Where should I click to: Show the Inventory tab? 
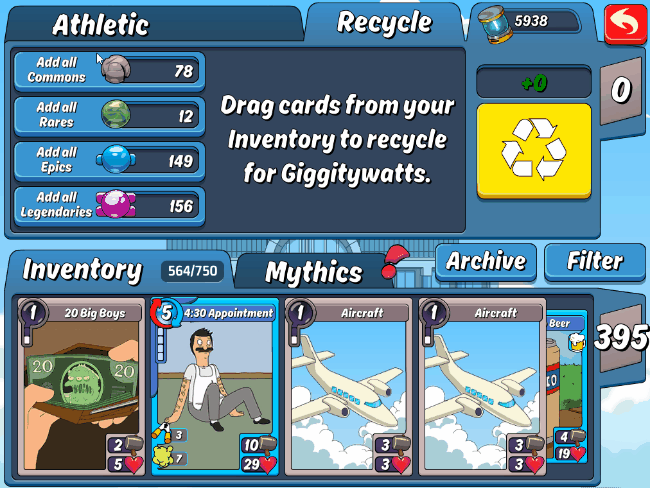pyautogui.click(x=83, y=269)
